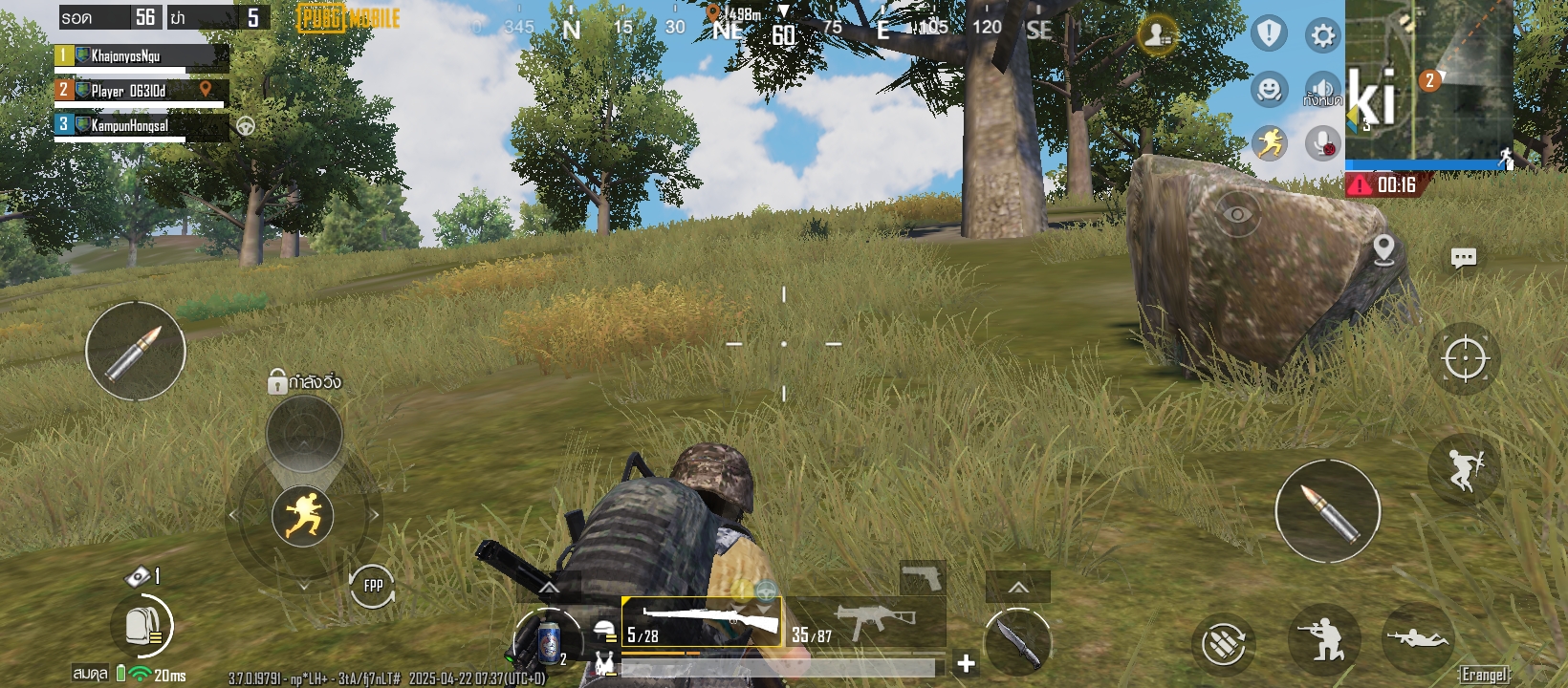This screenshot has height=688, width=1568.
Task: Switch to the submachine gun slot
Action: (x=866, y=623)
